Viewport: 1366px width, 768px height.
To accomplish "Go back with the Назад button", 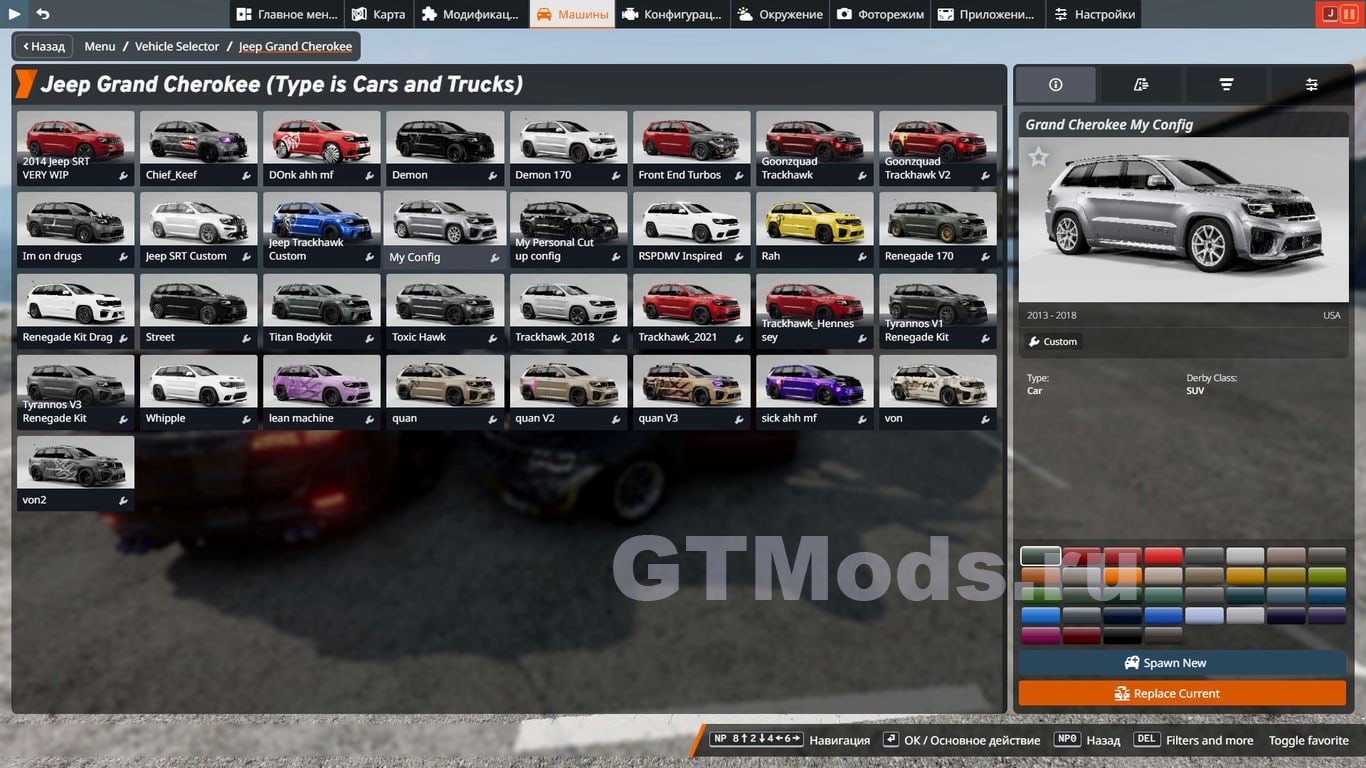I will [x=42, y=46].
